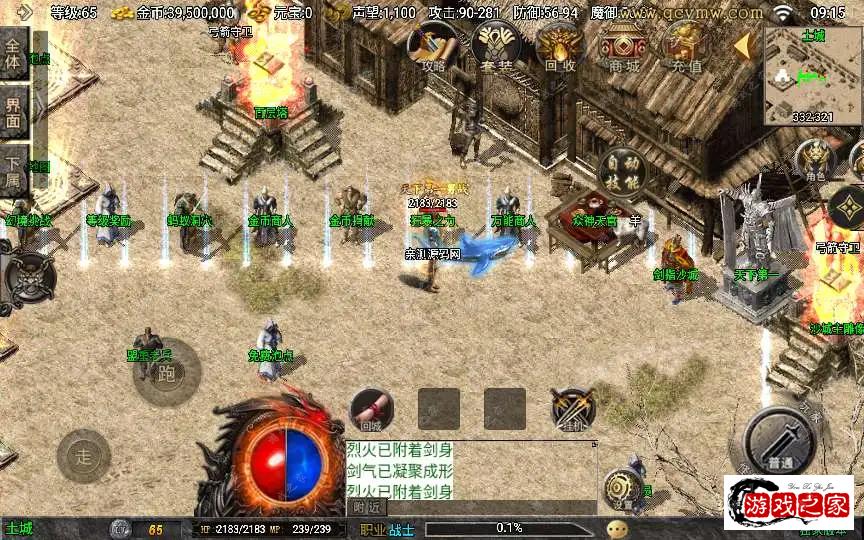
Task: Open the 回收 recycle menu
Action: (x=559, y=46)
